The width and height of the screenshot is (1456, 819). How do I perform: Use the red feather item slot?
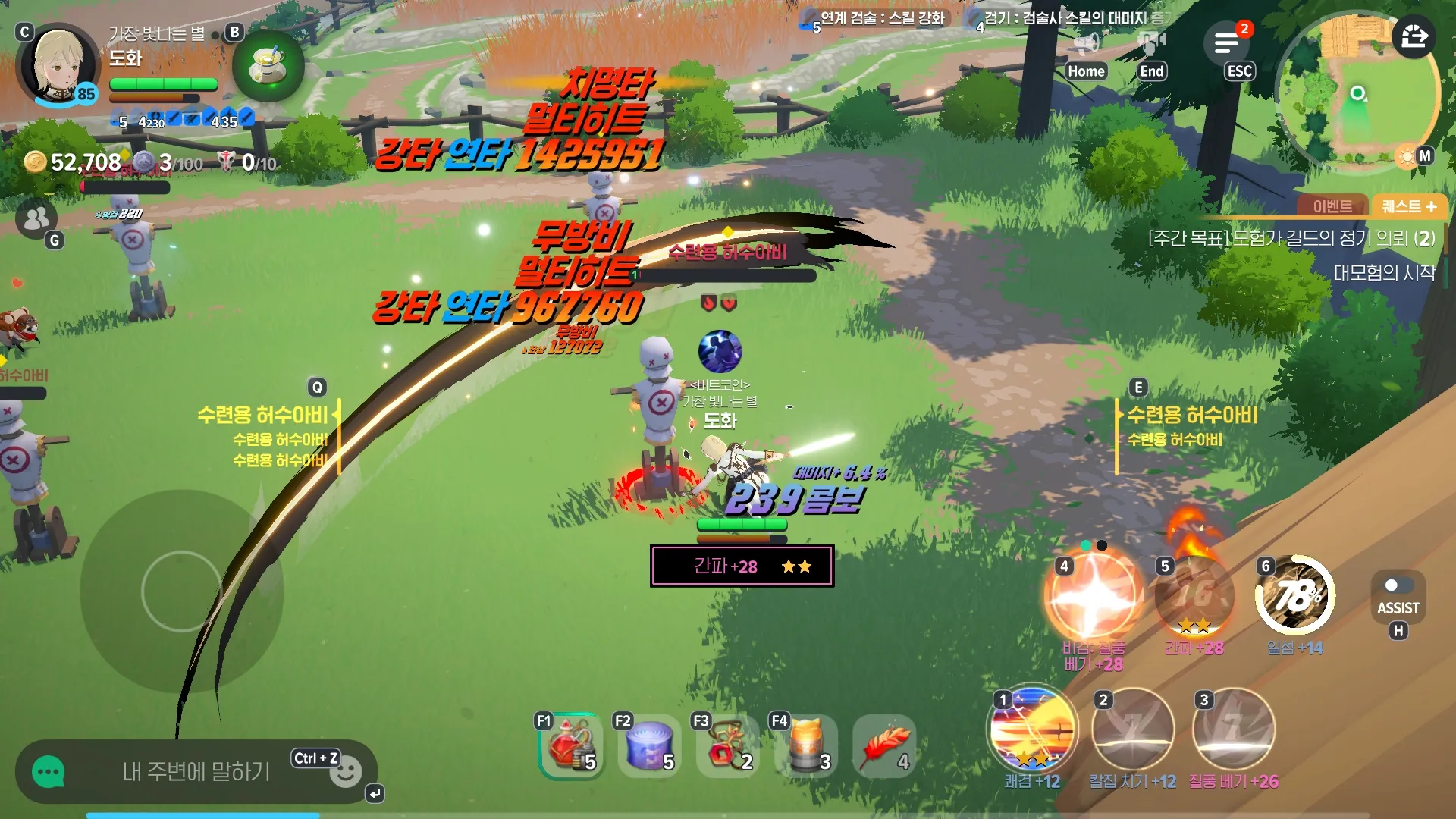pos(884,745)
